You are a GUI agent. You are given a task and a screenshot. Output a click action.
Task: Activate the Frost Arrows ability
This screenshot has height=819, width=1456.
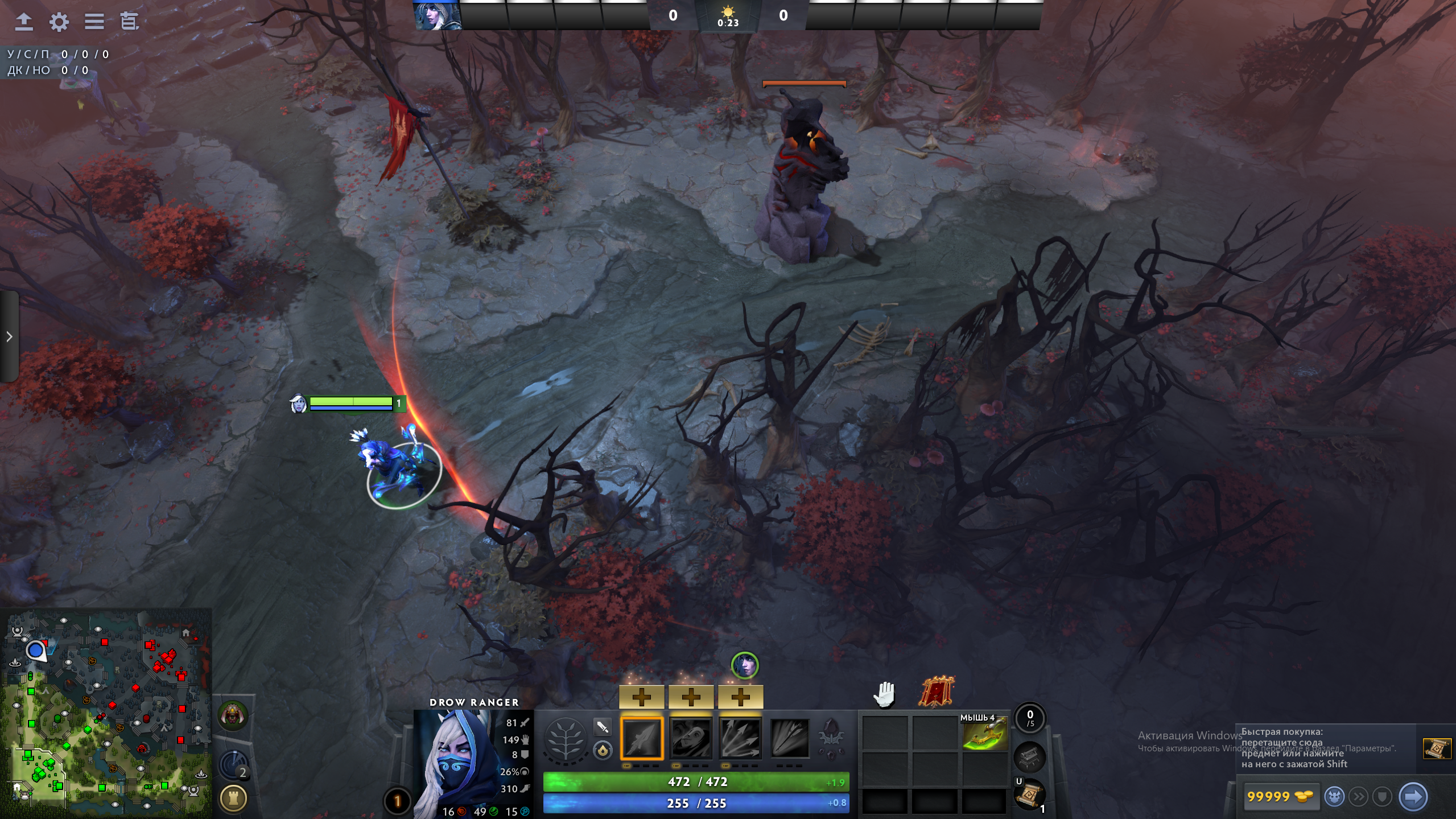[641, 738]
